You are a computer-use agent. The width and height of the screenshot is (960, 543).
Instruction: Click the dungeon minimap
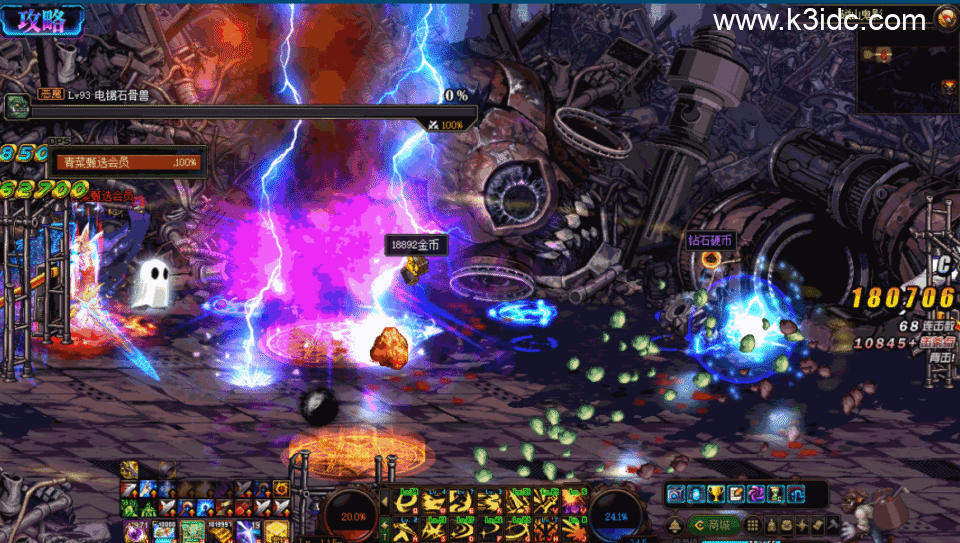[907, 71]
